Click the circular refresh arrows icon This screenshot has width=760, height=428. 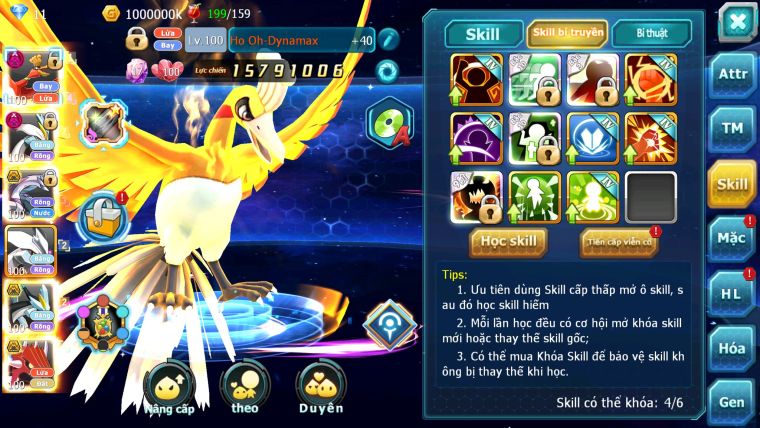click(386, 71)
